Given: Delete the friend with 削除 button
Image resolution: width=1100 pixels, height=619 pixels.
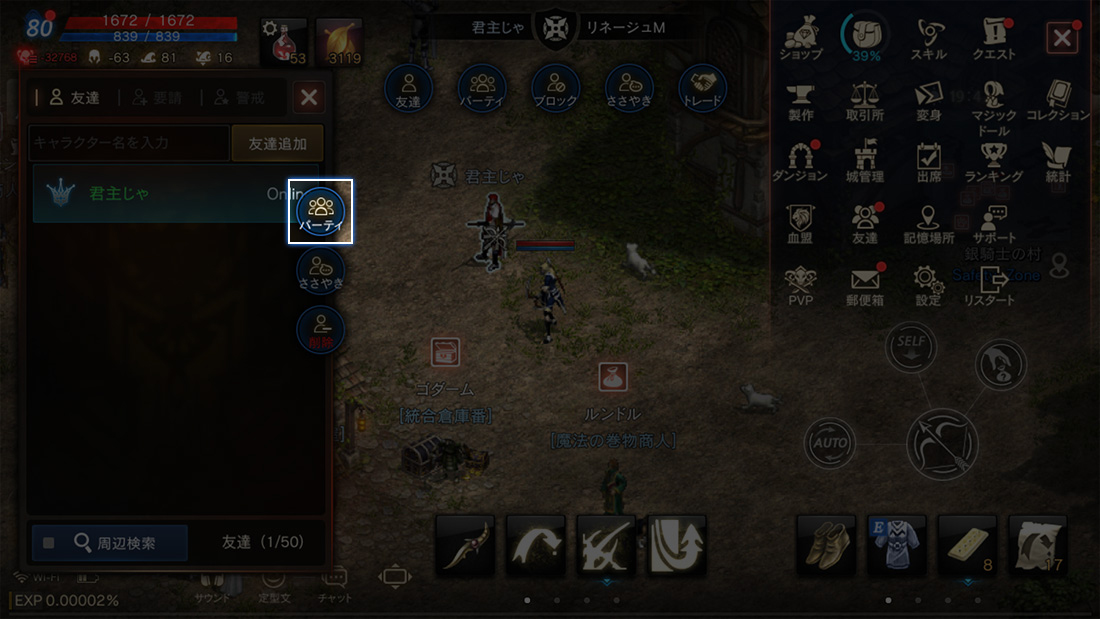Looking at the screenshot, I should tap(321, 329).
